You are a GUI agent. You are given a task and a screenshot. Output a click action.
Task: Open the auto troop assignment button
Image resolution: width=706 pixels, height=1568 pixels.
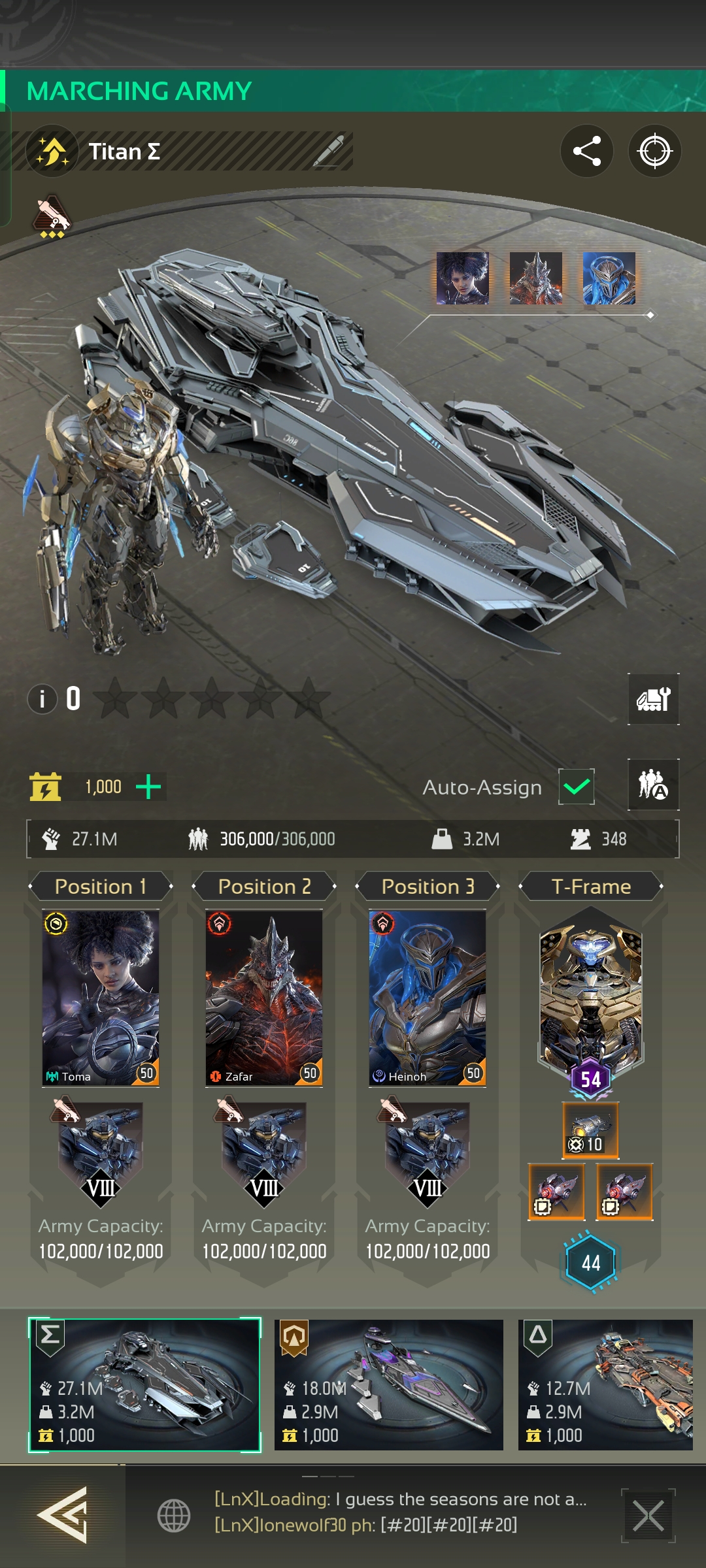point(653,785)
